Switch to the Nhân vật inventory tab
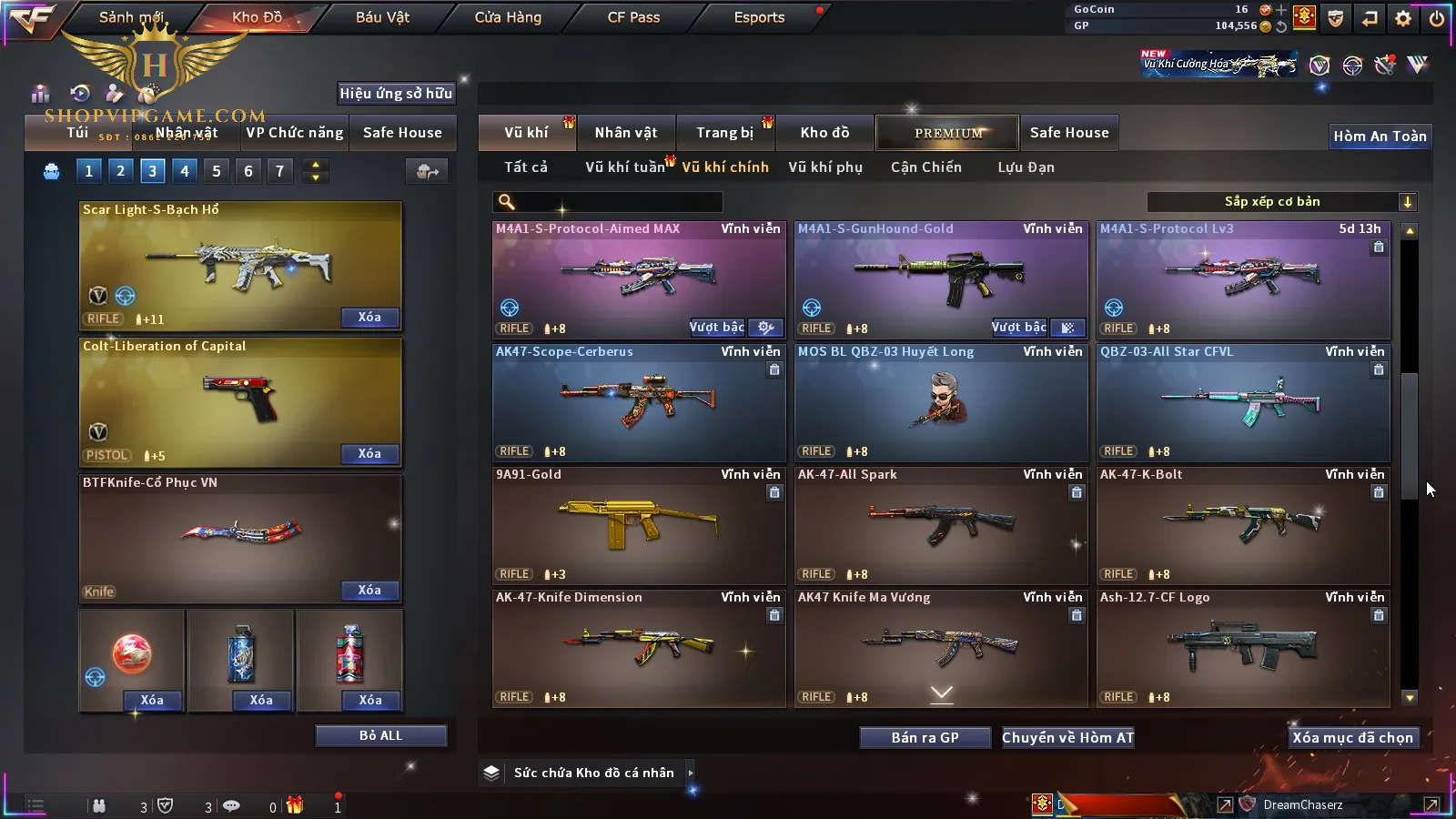The width and height of the screenshot is (1456, 819). tap(626, 133)
